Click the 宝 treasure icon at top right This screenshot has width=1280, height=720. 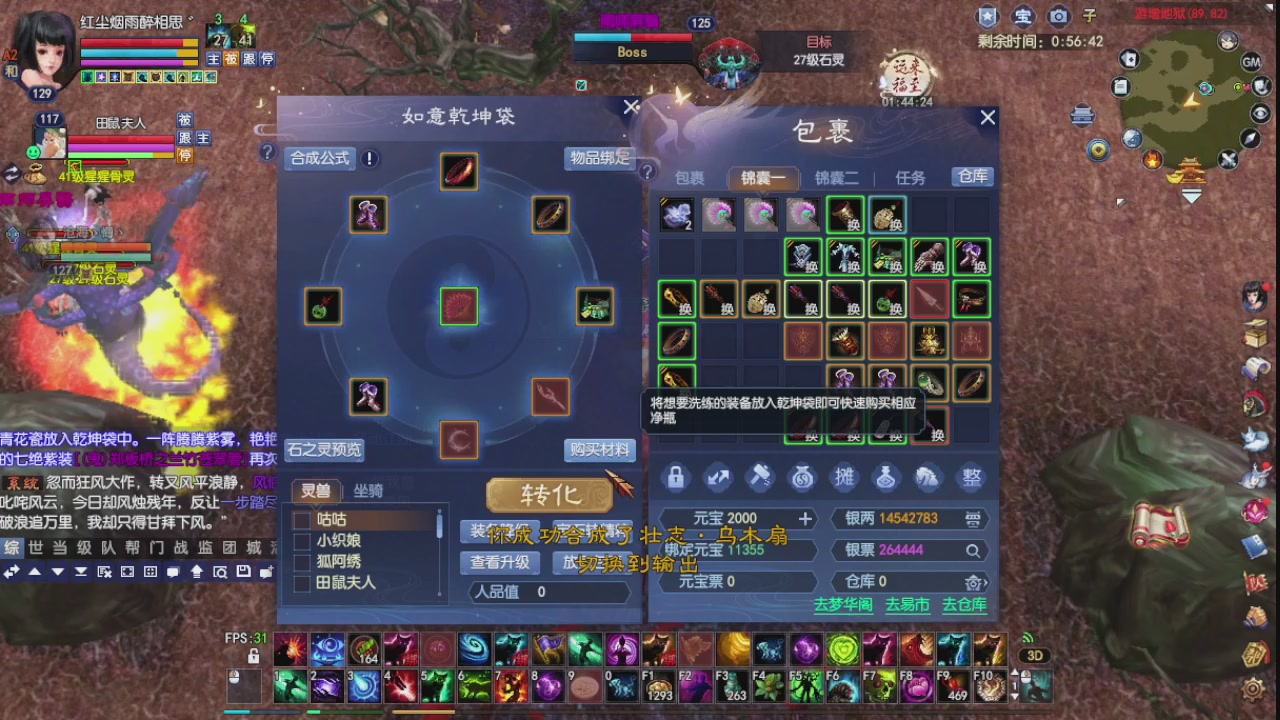(1021, 17)
